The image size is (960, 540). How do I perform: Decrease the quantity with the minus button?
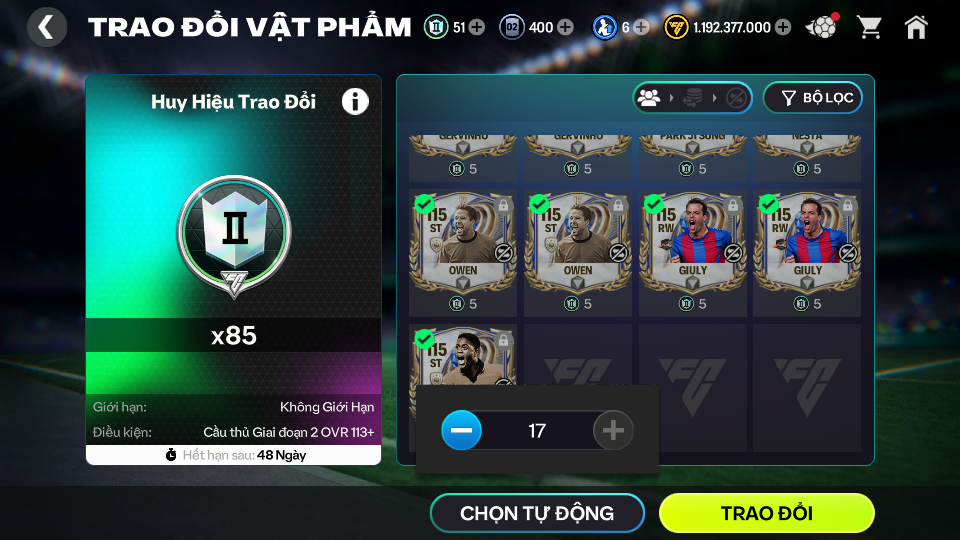461,431
